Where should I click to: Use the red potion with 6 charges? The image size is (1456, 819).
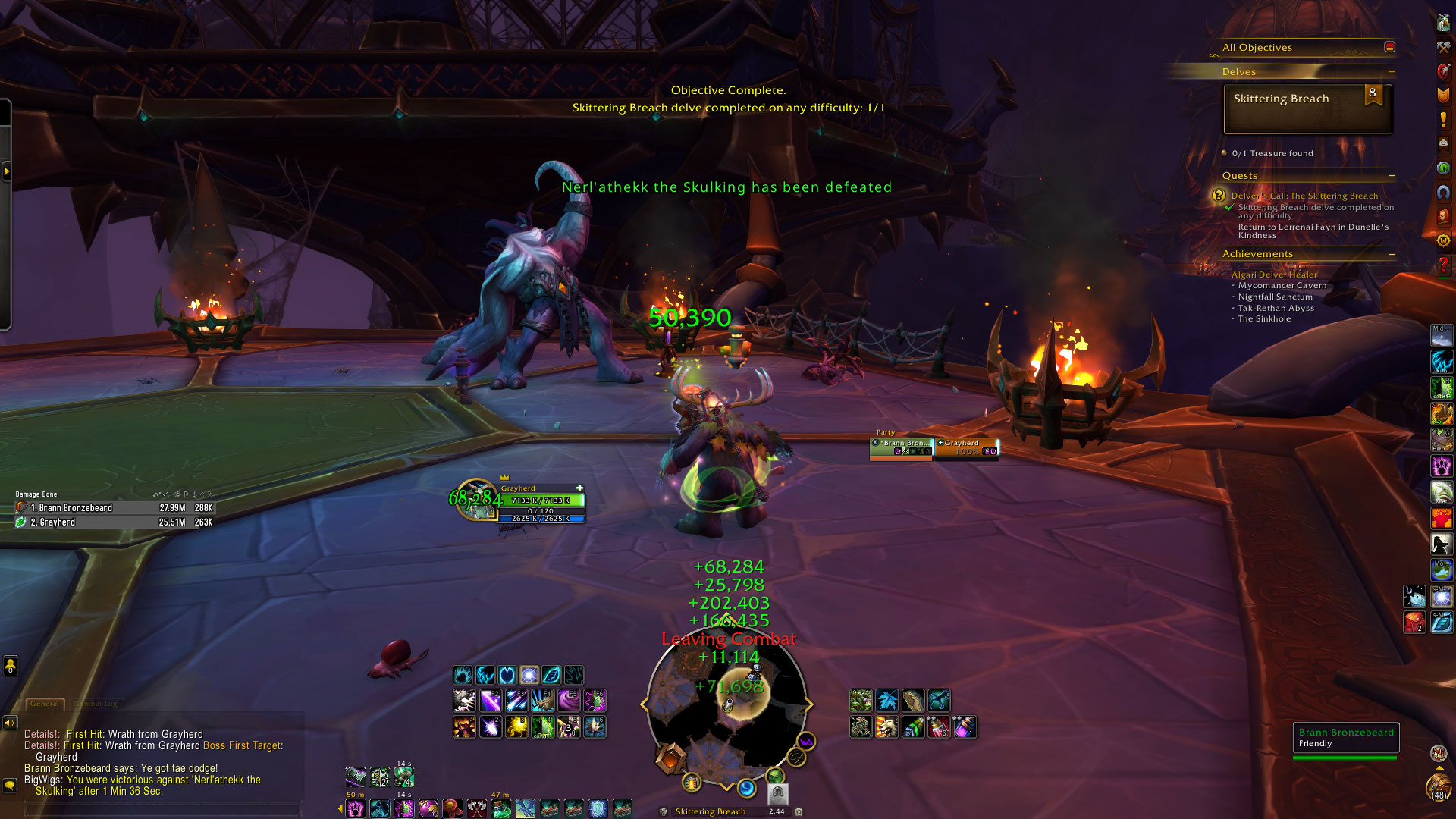939,727
